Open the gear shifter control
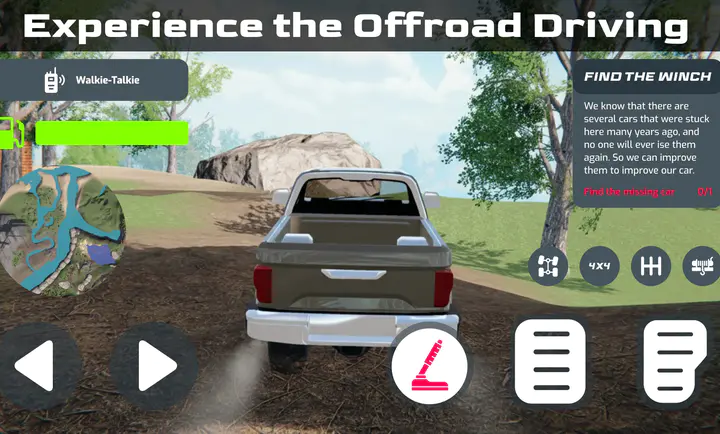 [x=651, y=266]
